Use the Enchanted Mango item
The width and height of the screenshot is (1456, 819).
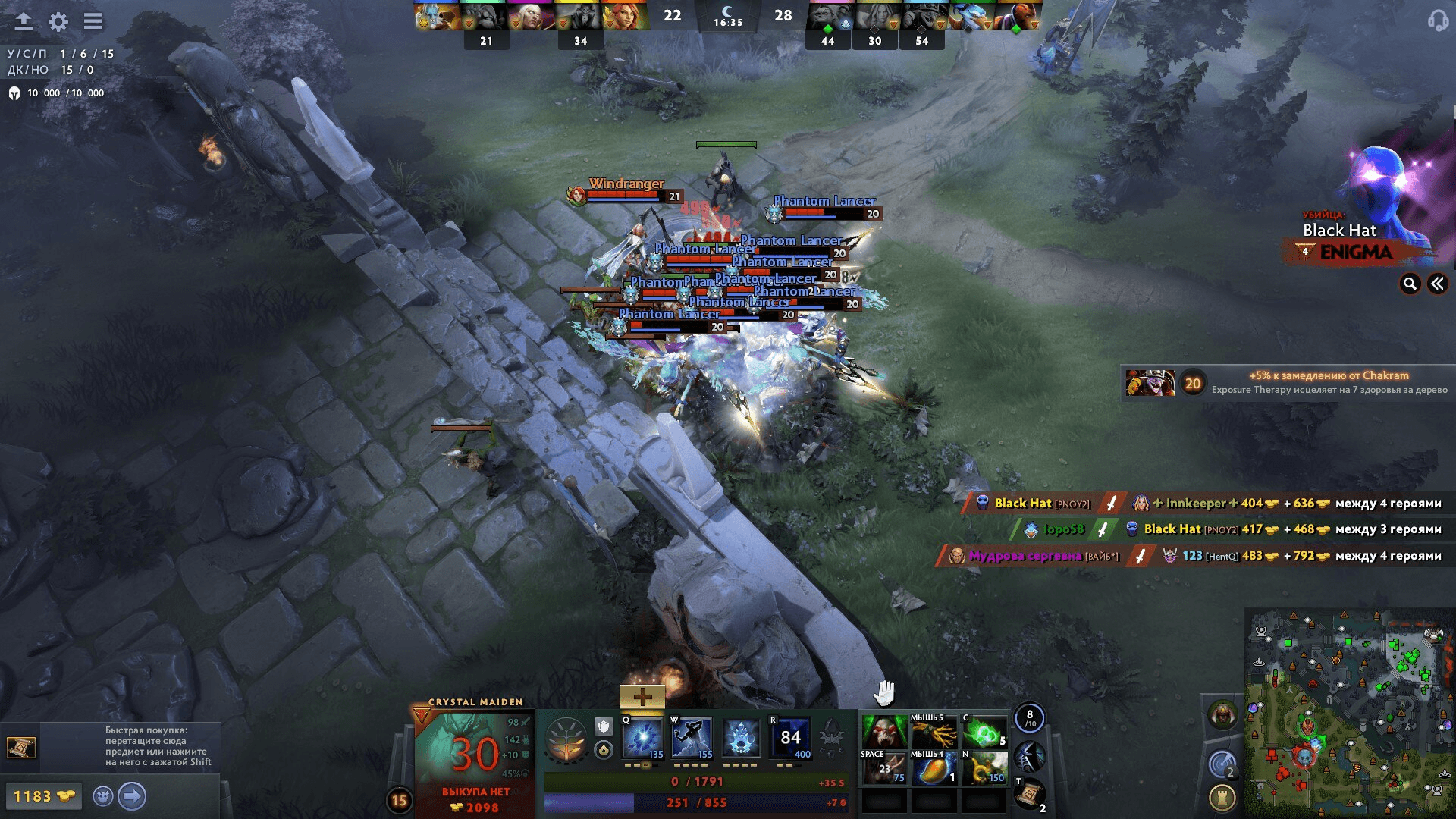(934, 768)
